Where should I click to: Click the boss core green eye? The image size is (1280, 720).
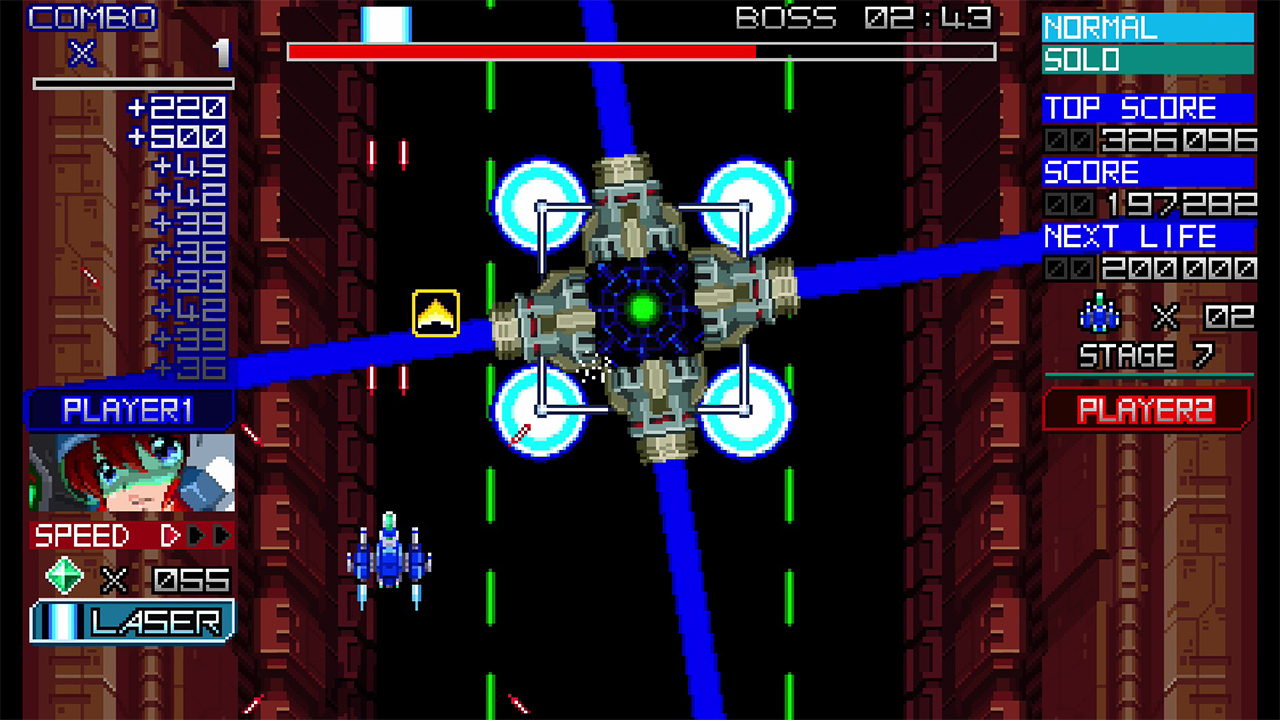(645, 306)
